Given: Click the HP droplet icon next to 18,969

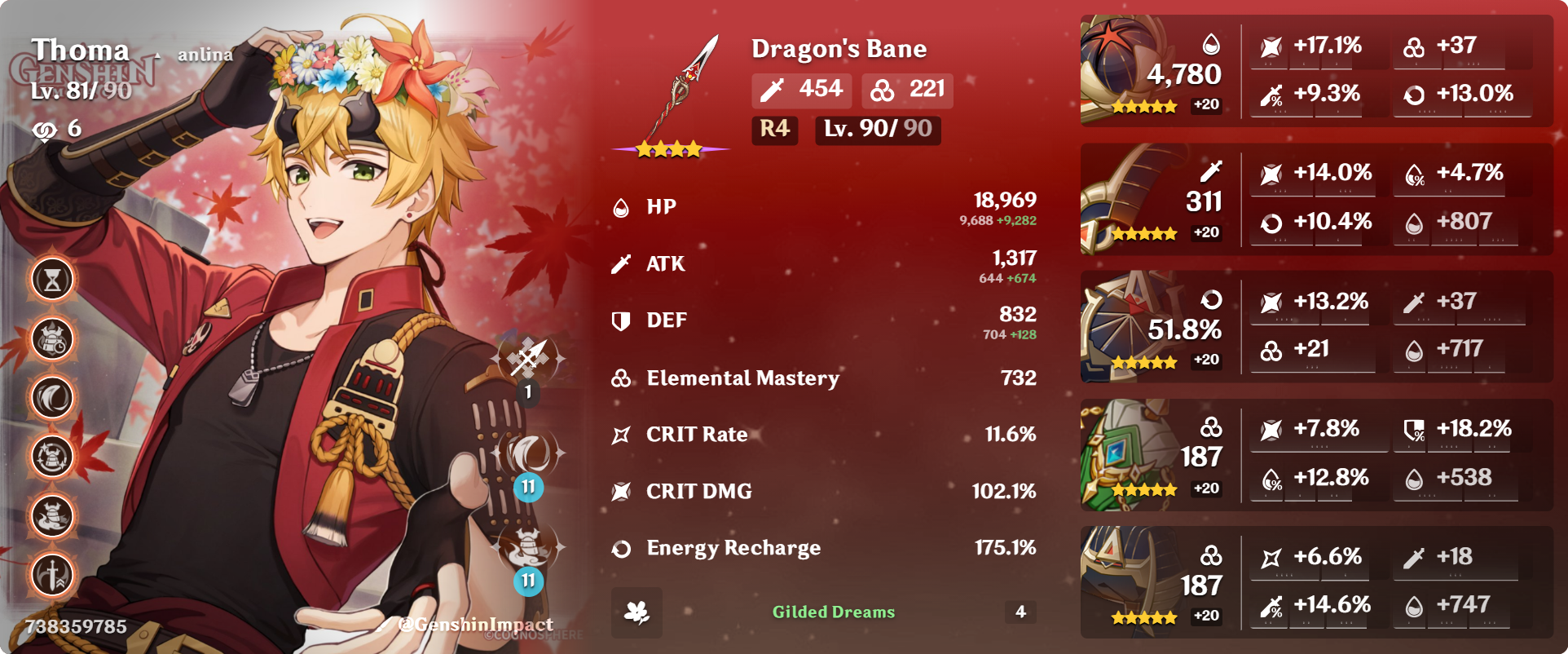Looking at the screenshot, I should tap(621, 206).
